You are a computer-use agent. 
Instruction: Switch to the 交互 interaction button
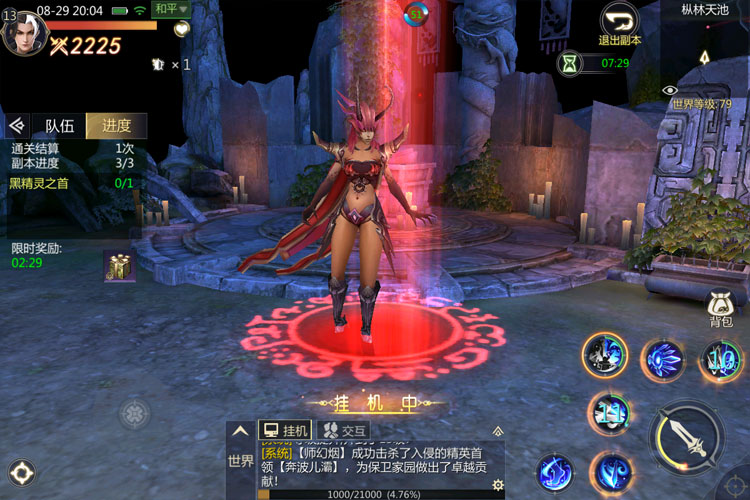click(x=344, y=430)
